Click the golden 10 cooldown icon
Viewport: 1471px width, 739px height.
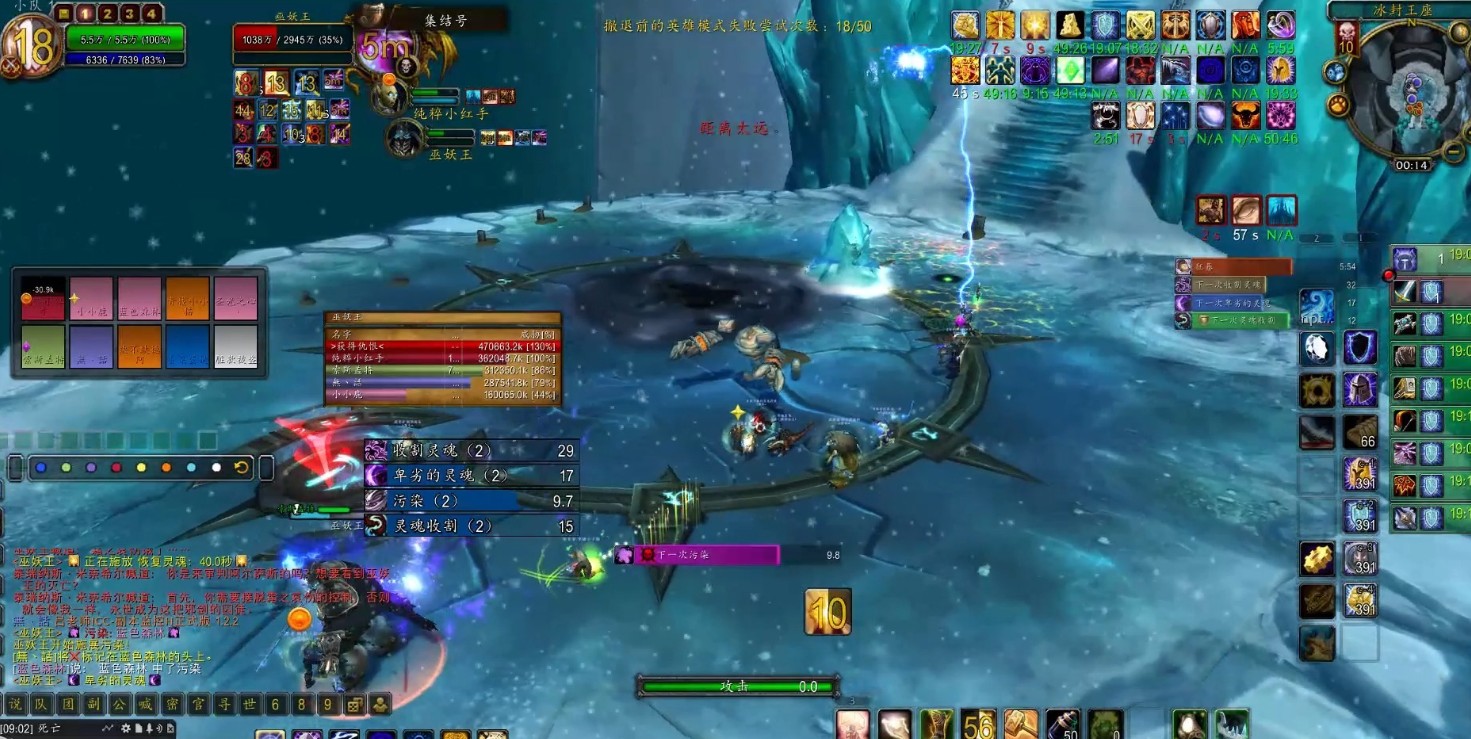point(828,611)
